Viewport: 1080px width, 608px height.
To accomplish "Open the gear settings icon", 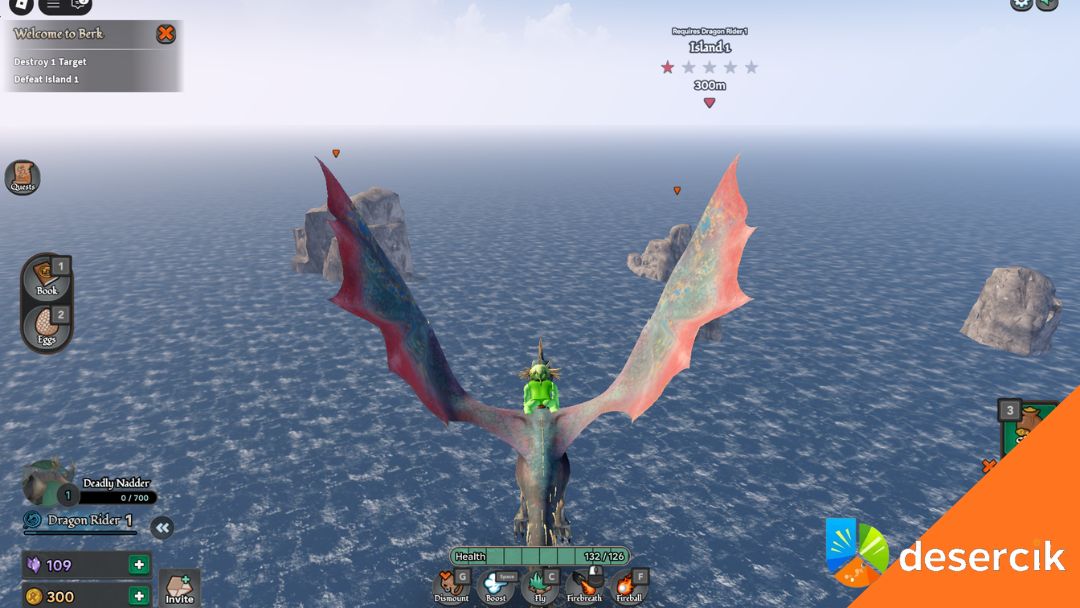I will coord(1021,4).
